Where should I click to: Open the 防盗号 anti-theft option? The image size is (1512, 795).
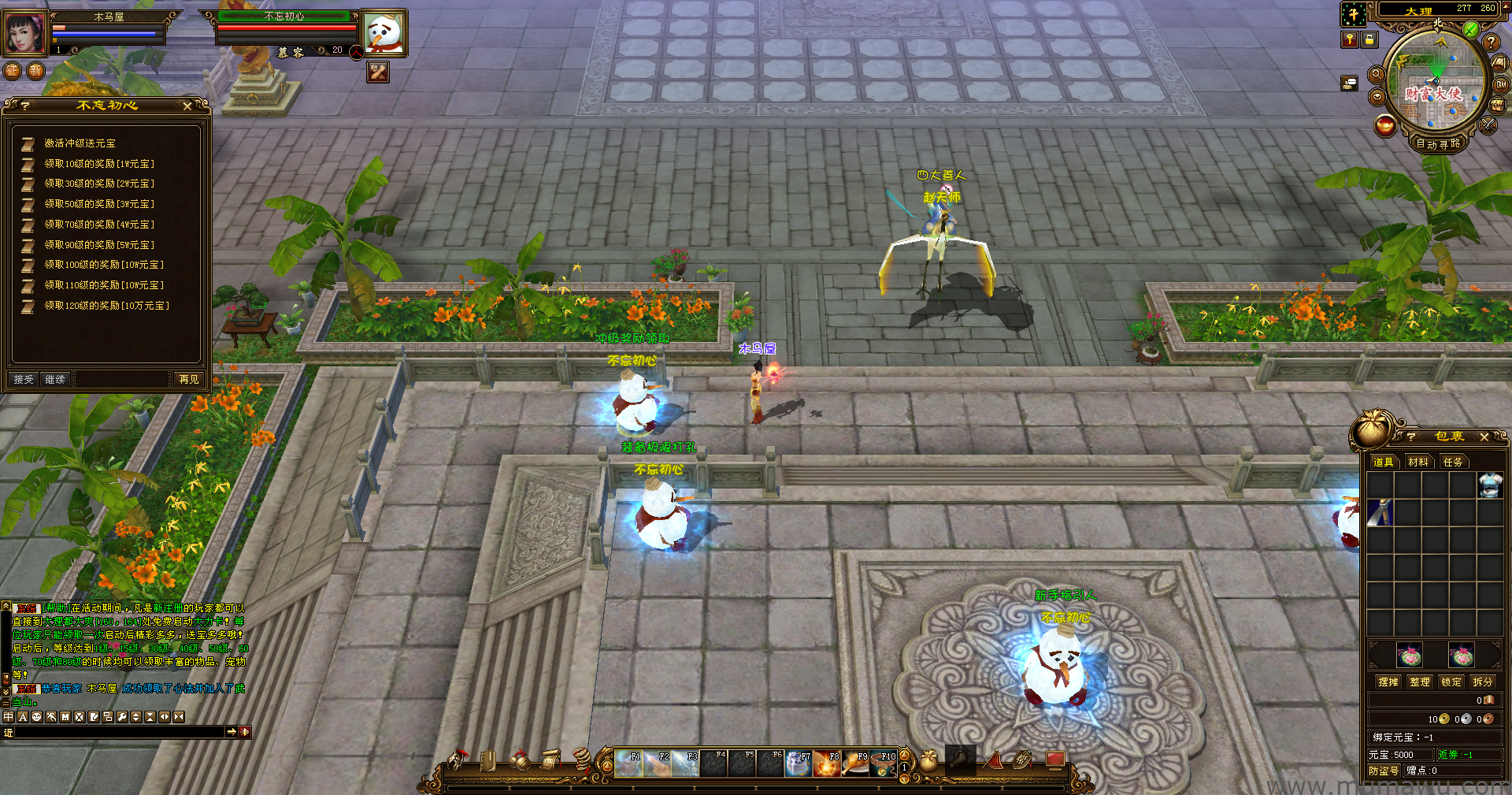click(x=1384, y=771)
